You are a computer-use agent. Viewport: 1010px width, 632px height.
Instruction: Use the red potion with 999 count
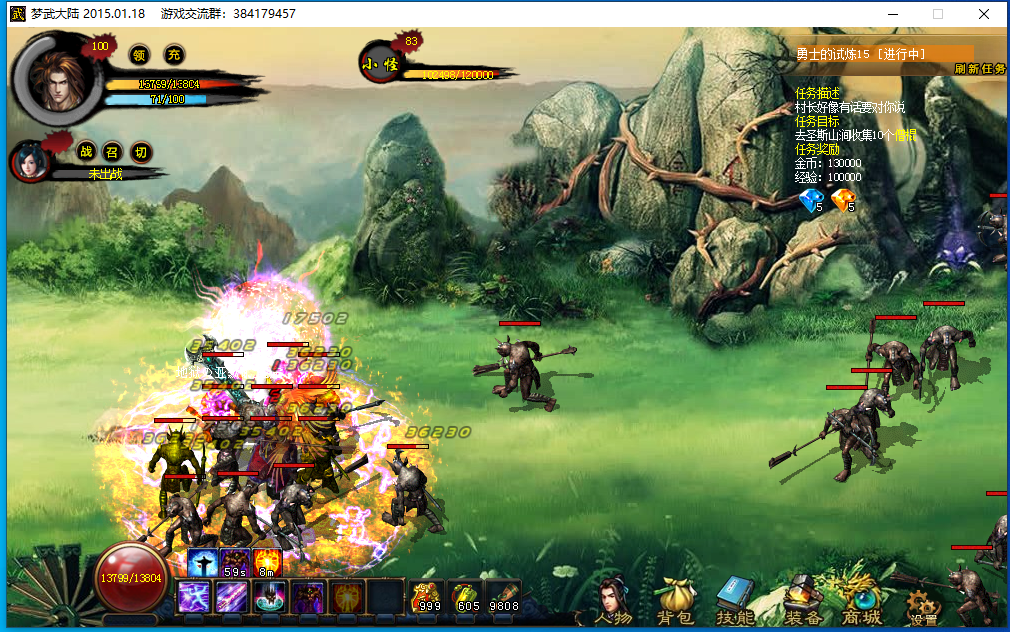tap(427, 596)
